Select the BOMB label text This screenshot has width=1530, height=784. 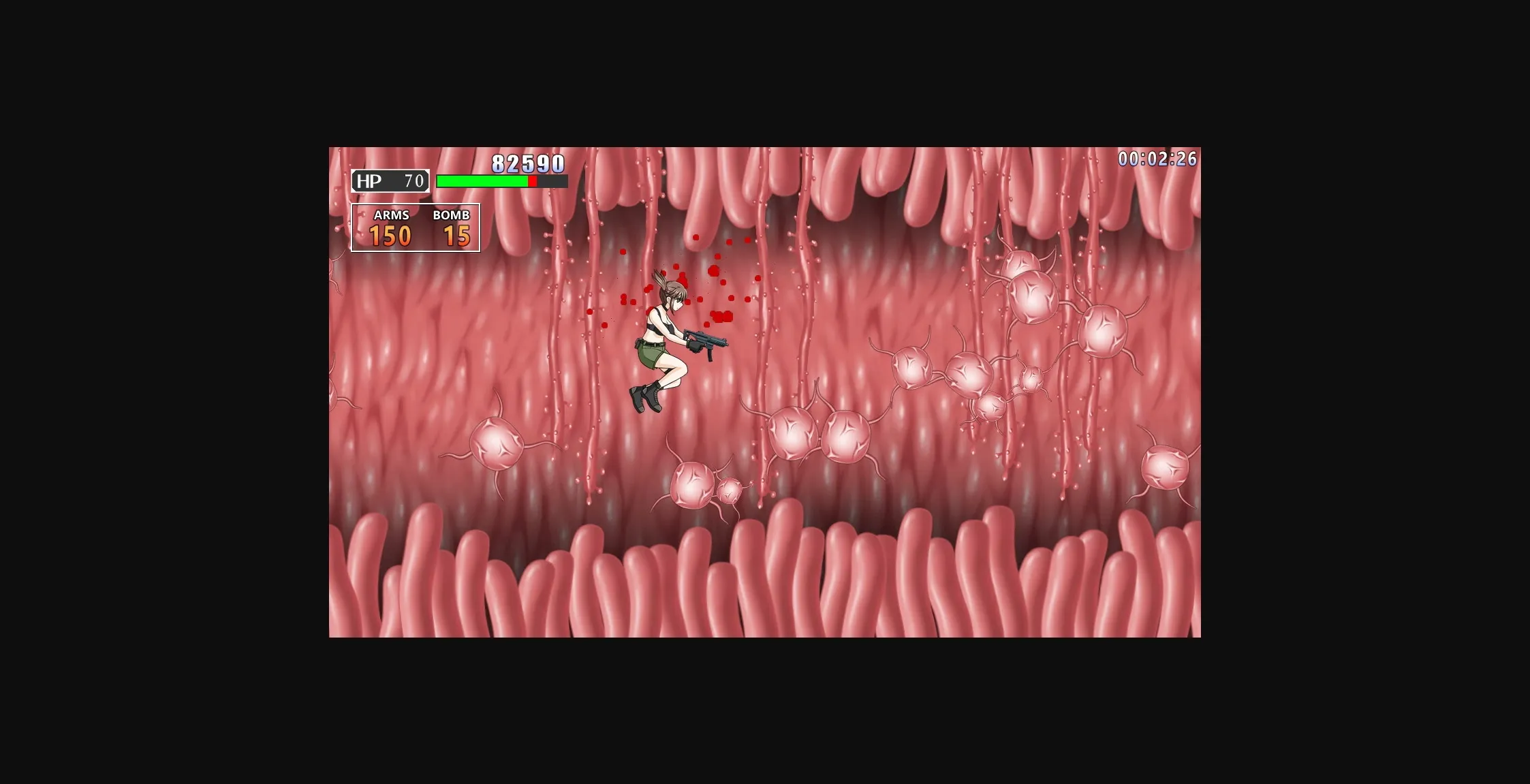click(451, 215)
